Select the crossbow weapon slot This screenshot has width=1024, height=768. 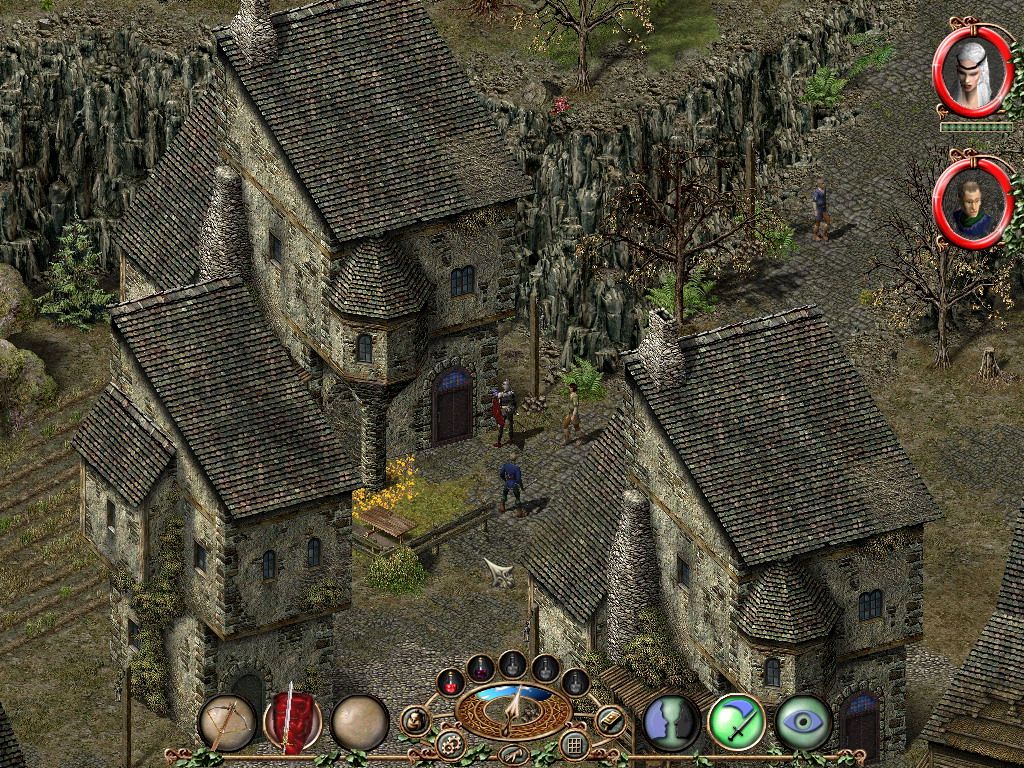[226, 722]
